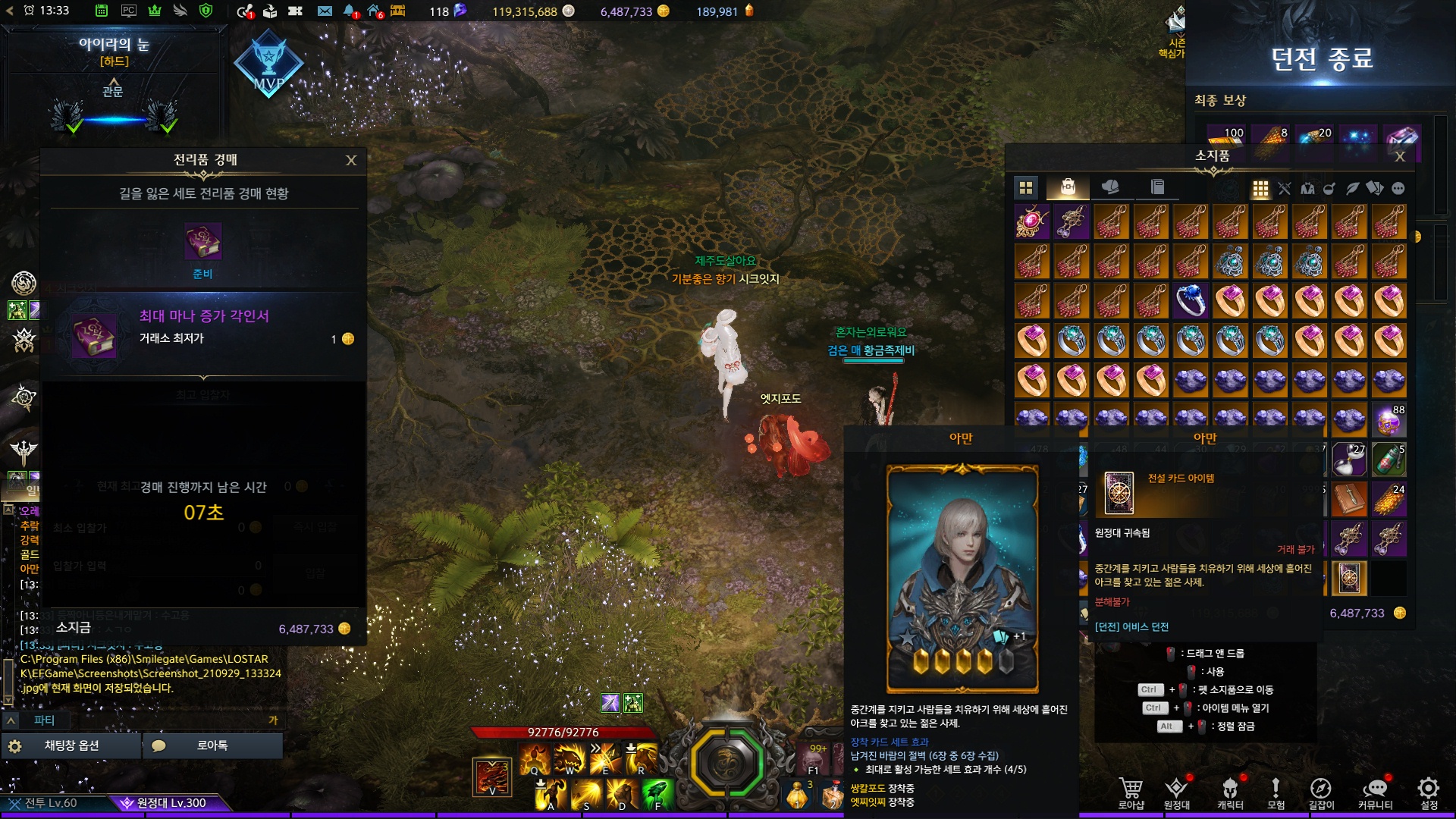Open LoaTalk (로아톡) messenger

click(x=212, y=745)
